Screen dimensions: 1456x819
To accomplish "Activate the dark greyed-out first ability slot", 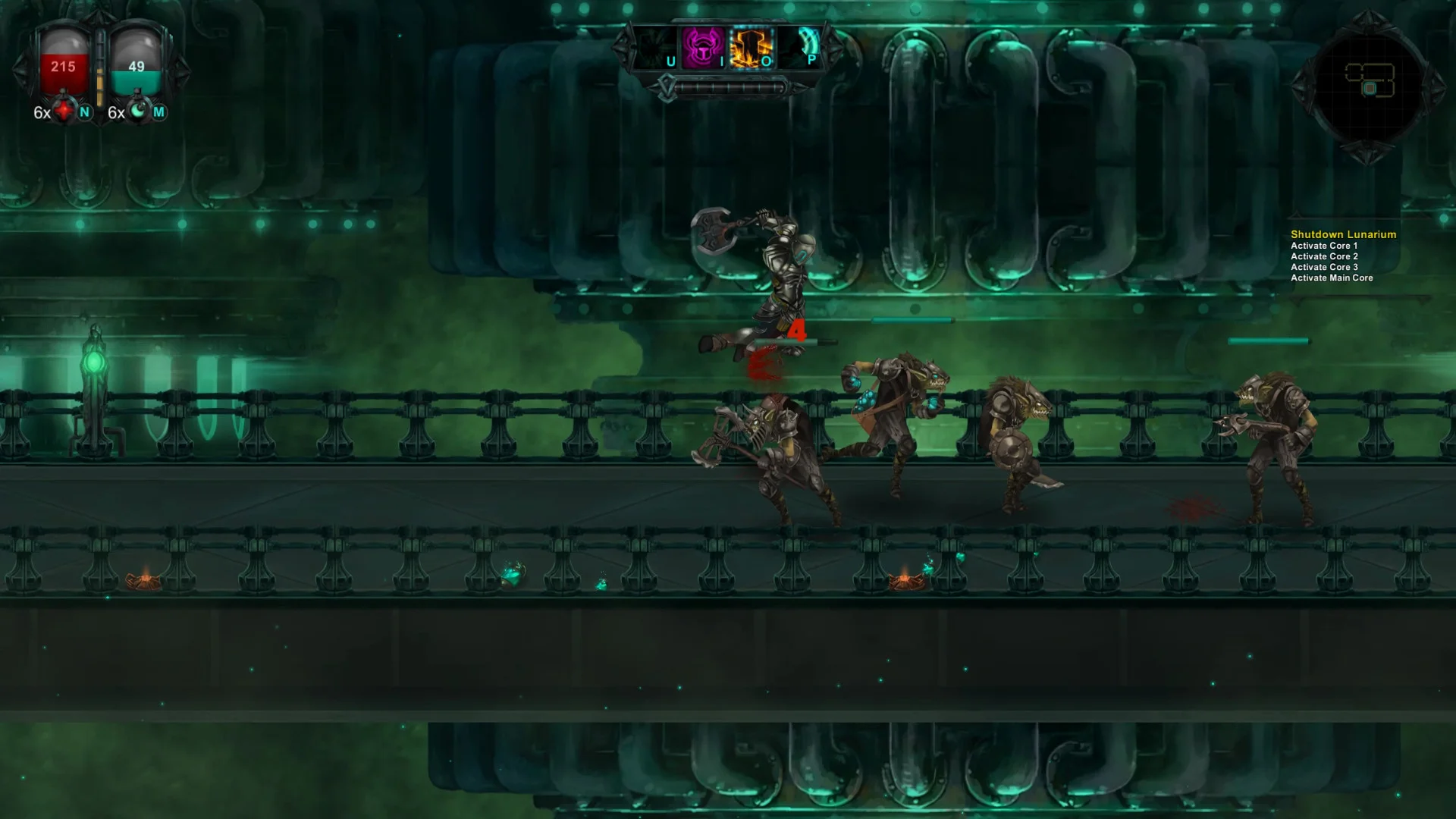I will [x=655, y=49].
